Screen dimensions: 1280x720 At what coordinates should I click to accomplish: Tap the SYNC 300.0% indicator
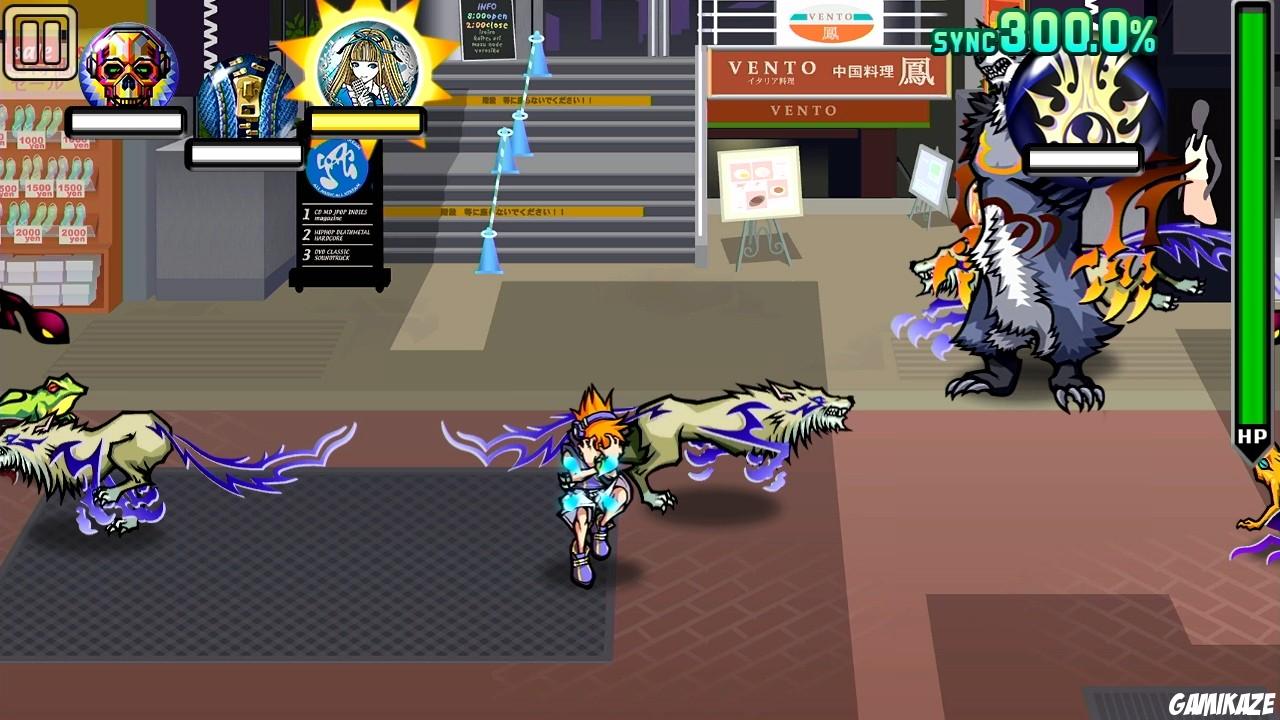click(1043, 37)
